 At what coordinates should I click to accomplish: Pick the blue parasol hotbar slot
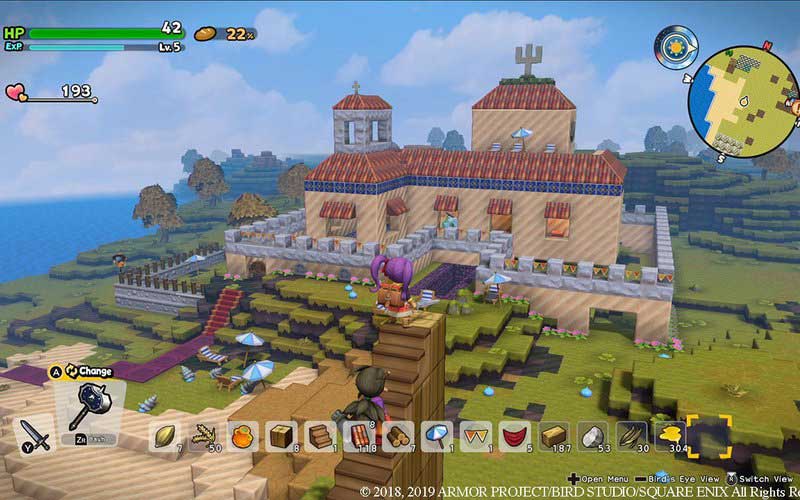pyautogui.click(x=437, y=436)
